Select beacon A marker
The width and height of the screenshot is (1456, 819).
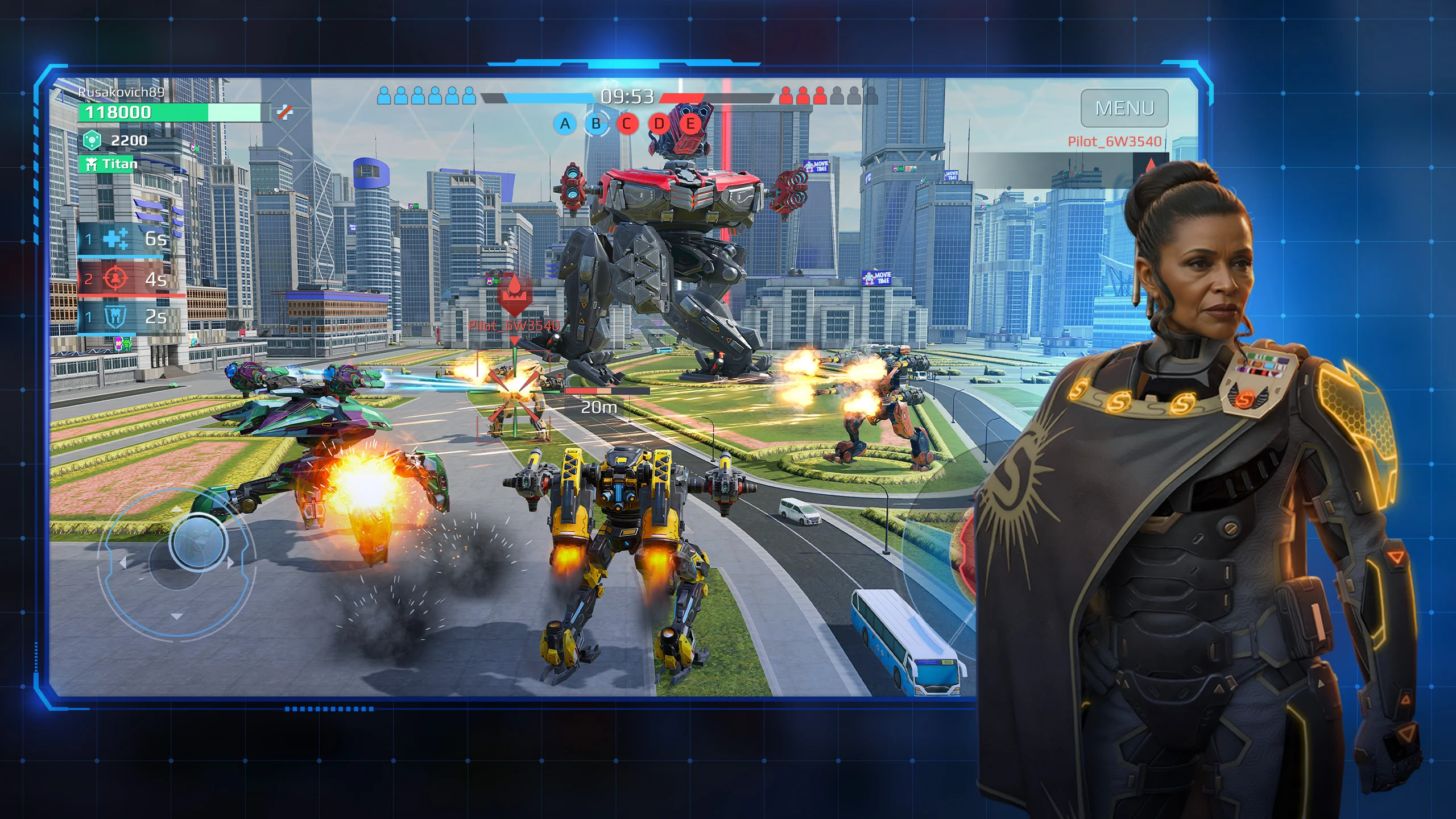point(565,123)
